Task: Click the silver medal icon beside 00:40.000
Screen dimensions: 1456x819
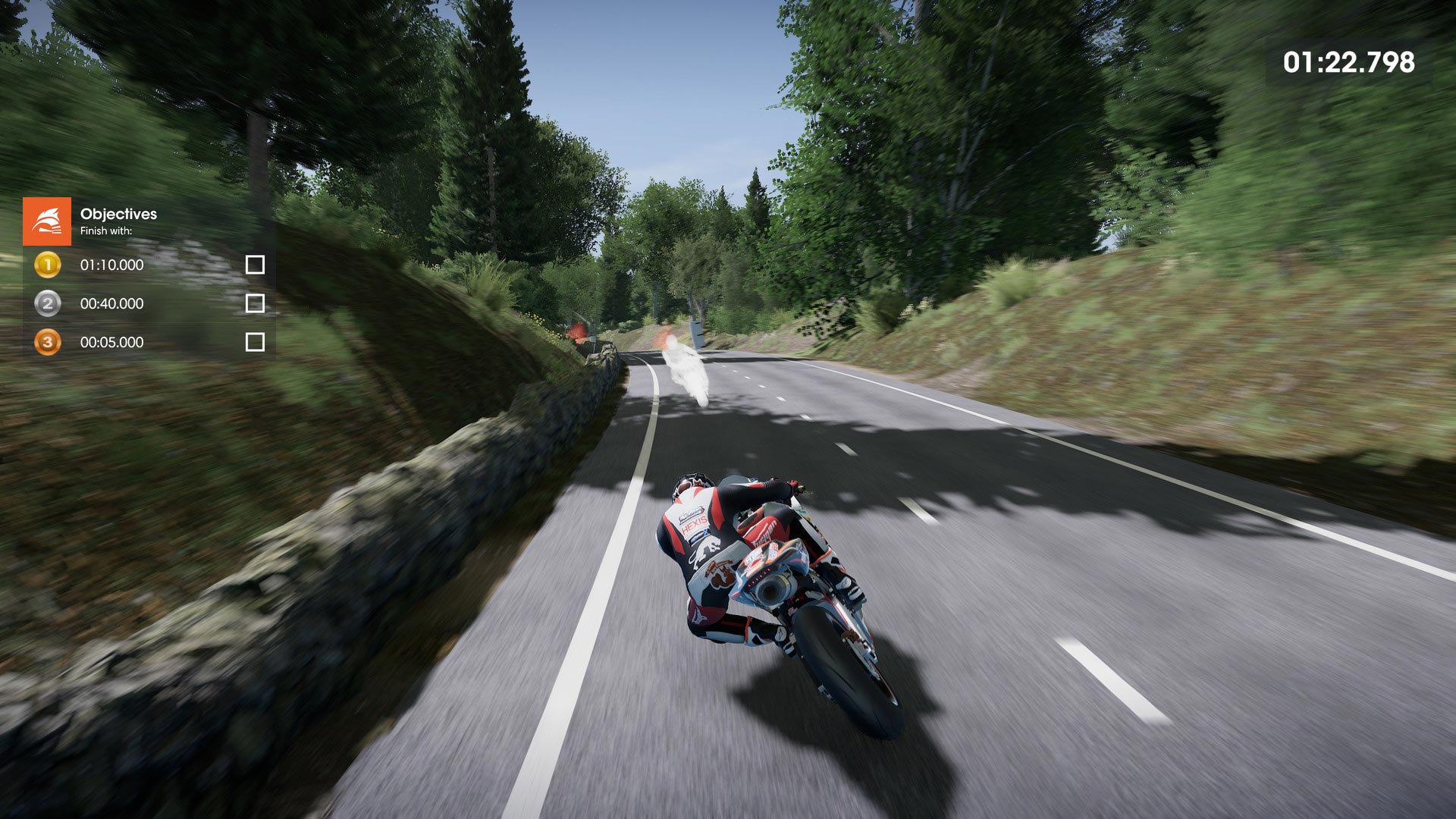Action: (47, 303)
